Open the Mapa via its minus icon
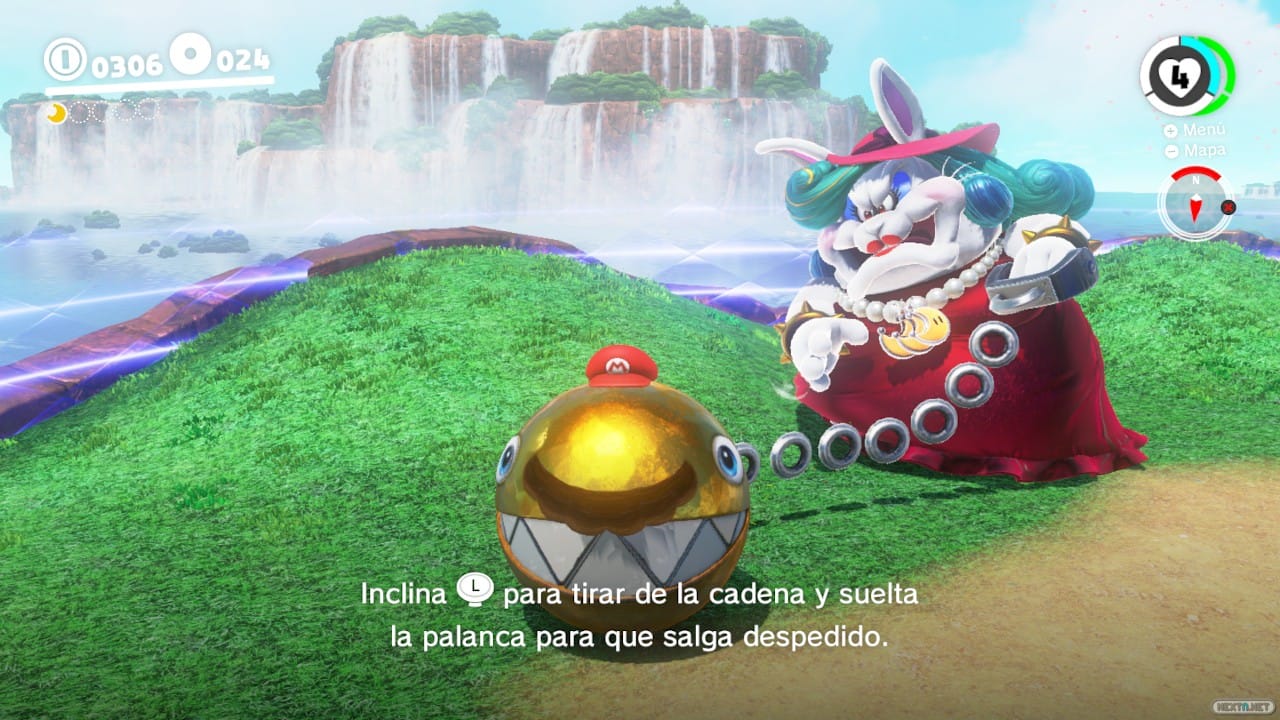 pos(1170,151)
